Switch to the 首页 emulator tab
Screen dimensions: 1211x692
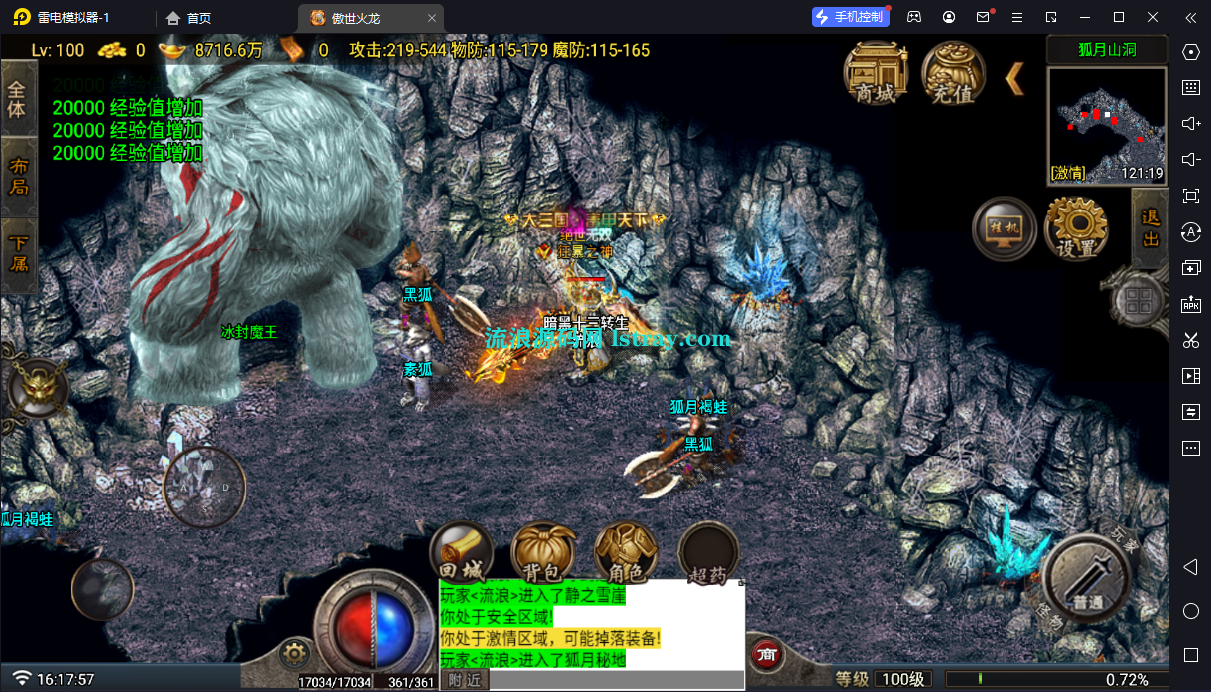click(189, 18)
